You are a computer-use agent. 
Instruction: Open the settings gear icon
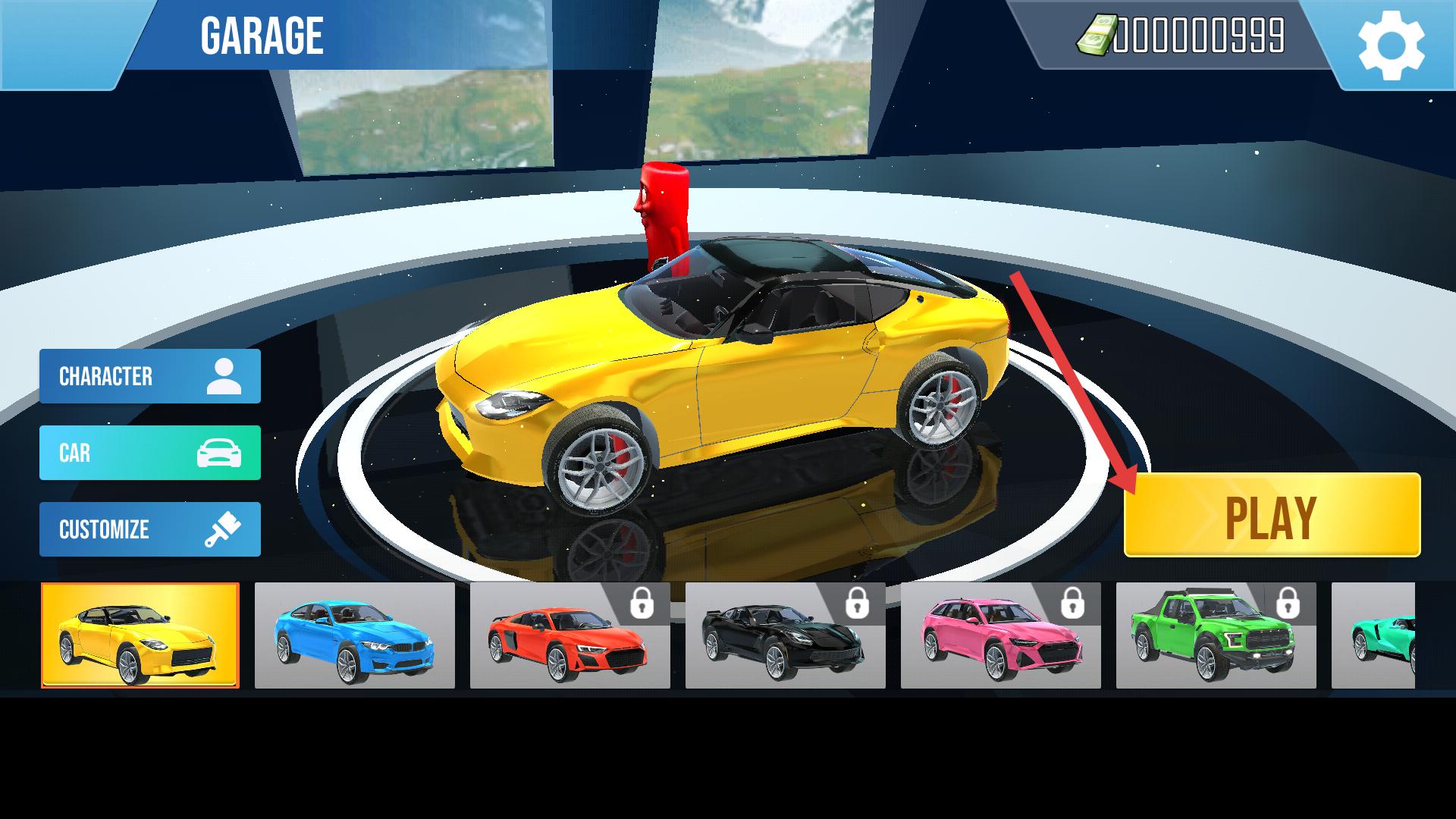click(x=1391, y=45)
